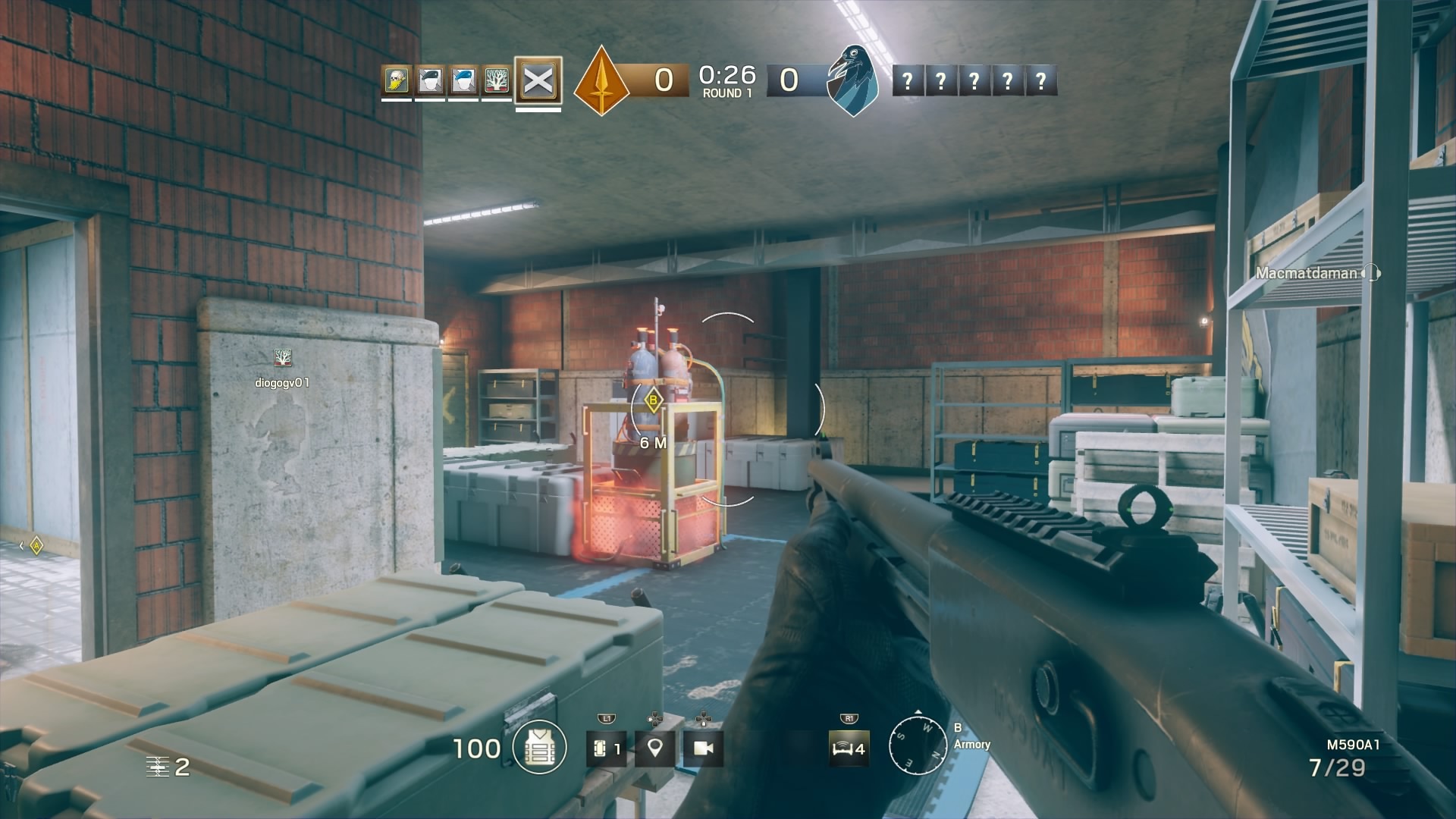1456x819 pixels.
Task: Select the gadget slot showing count 4
Action: click(x=848, y=748)
